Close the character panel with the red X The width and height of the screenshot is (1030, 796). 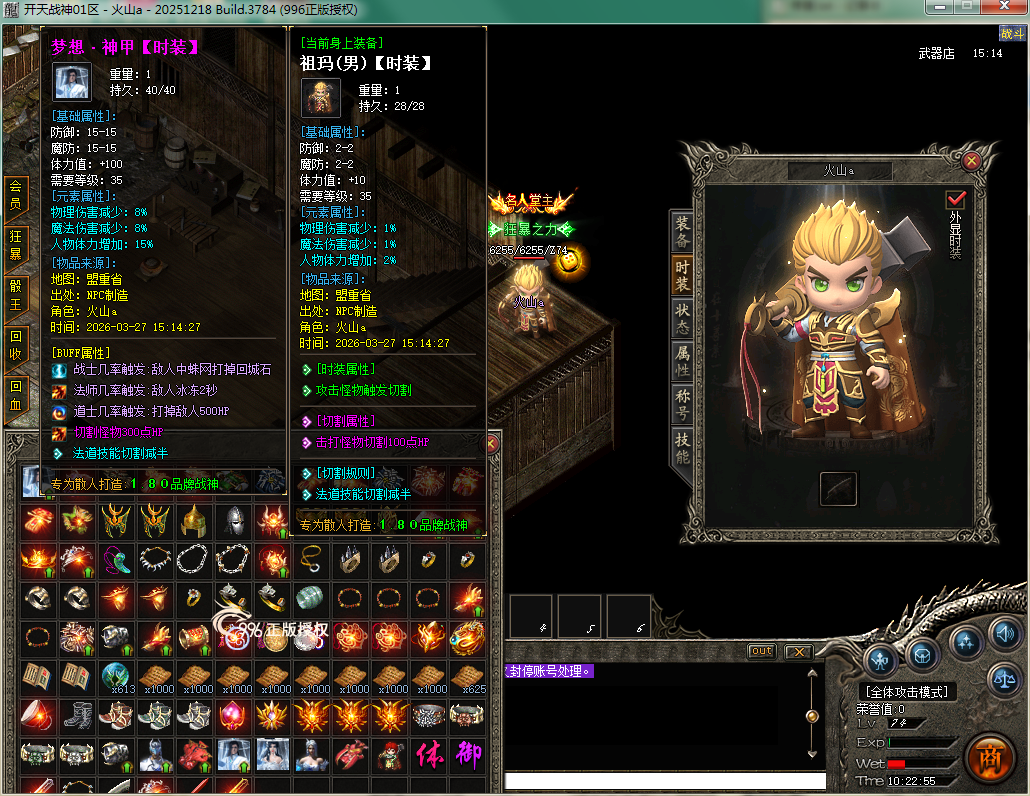point(971,160)
